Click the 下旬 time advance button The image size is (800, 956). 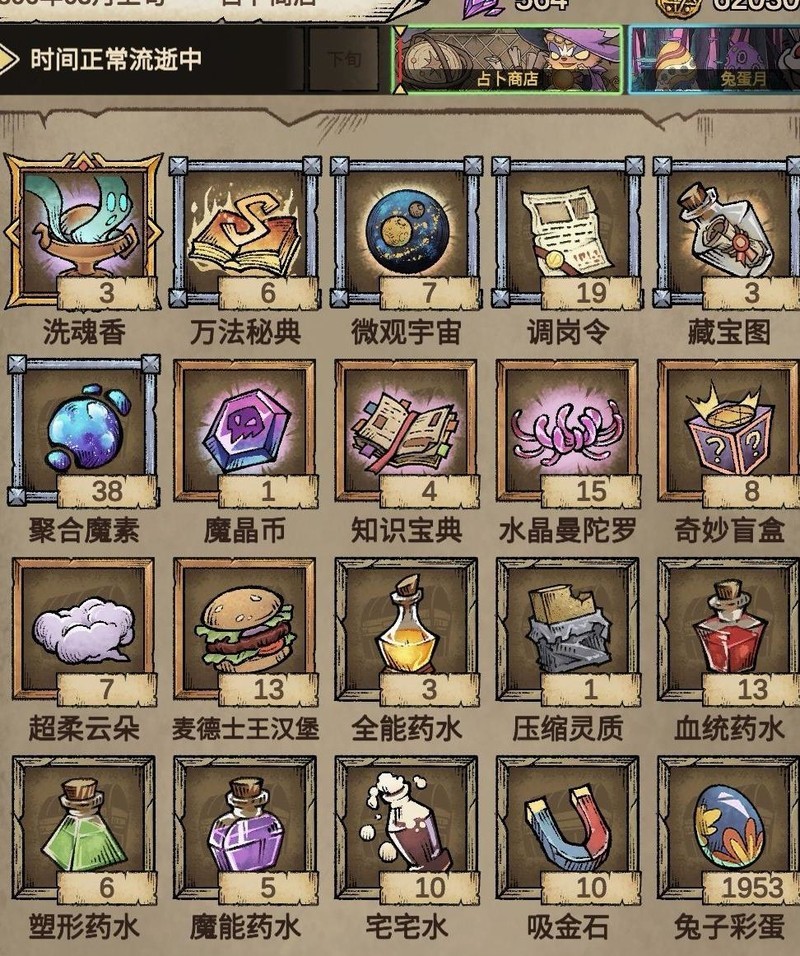(344, 60)
